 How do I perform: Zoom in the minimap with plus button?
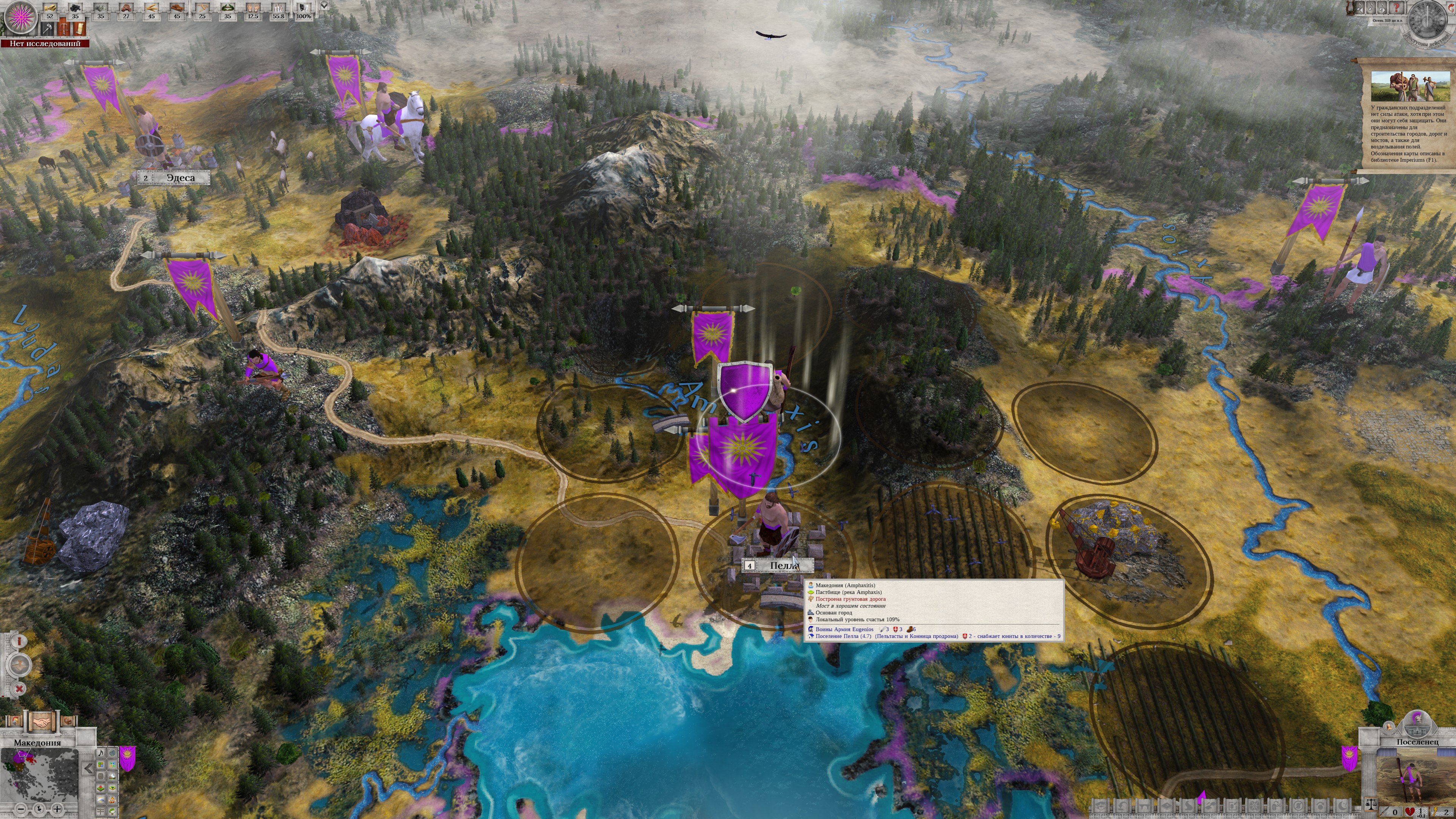tap(56, 810)
